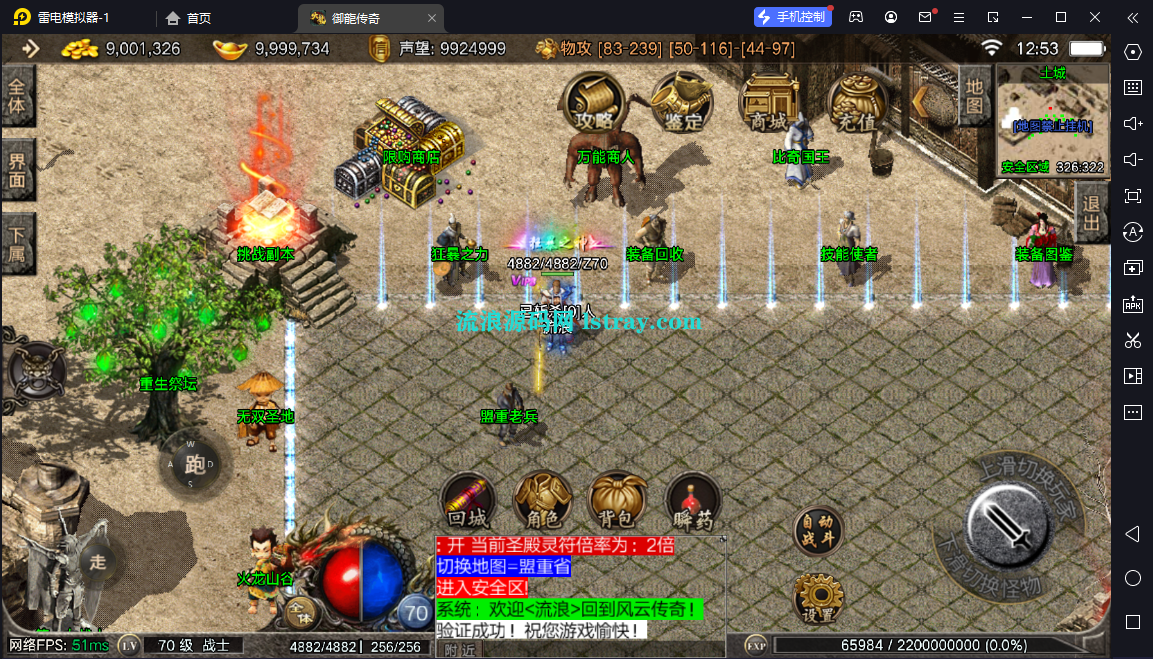Select the 附近 nearby chat tab
The height and width of the screenshot is (659, 1153).
tap(459, 650)
